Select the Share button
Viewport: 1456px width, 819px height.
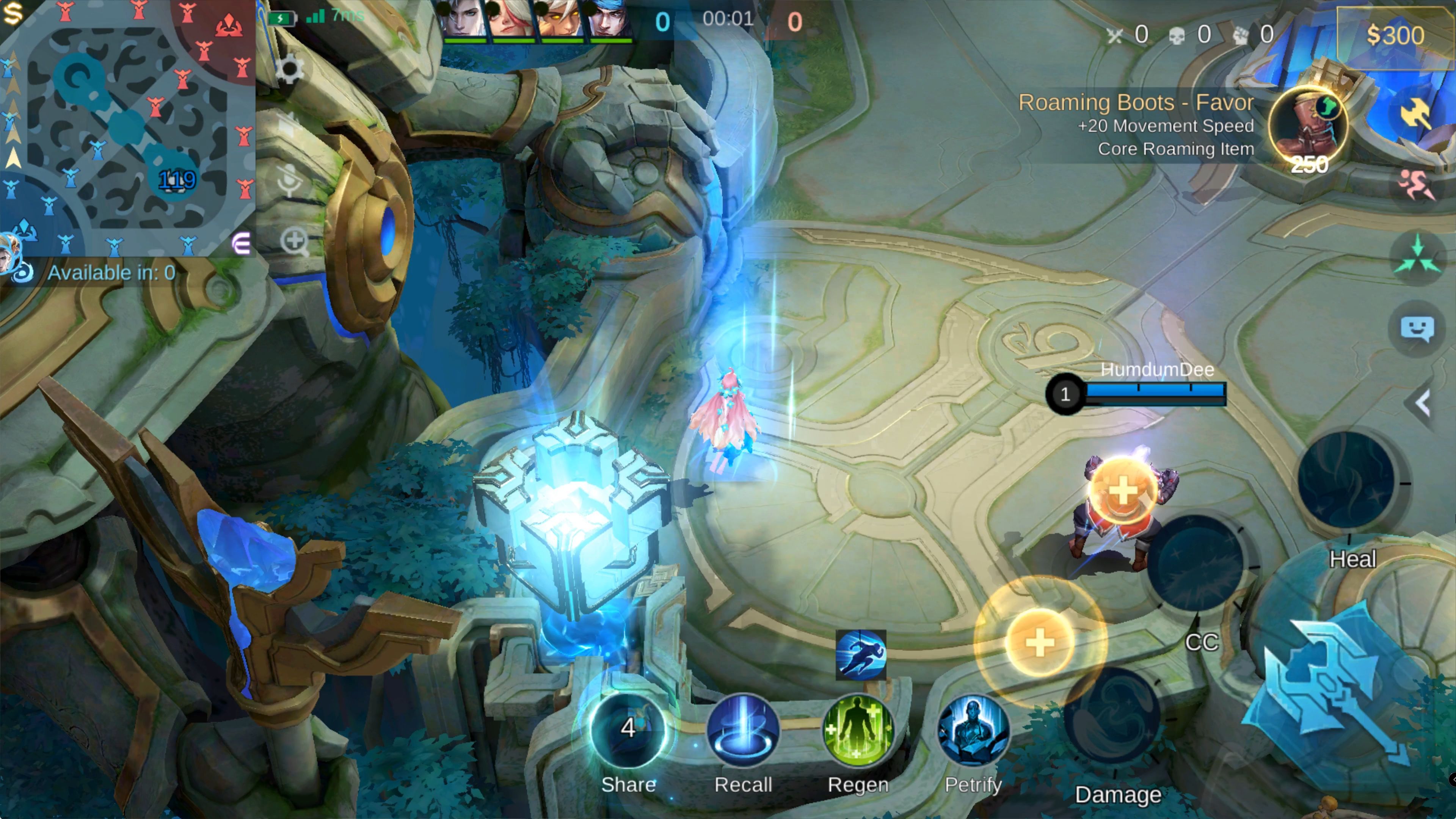click(628, 731)
